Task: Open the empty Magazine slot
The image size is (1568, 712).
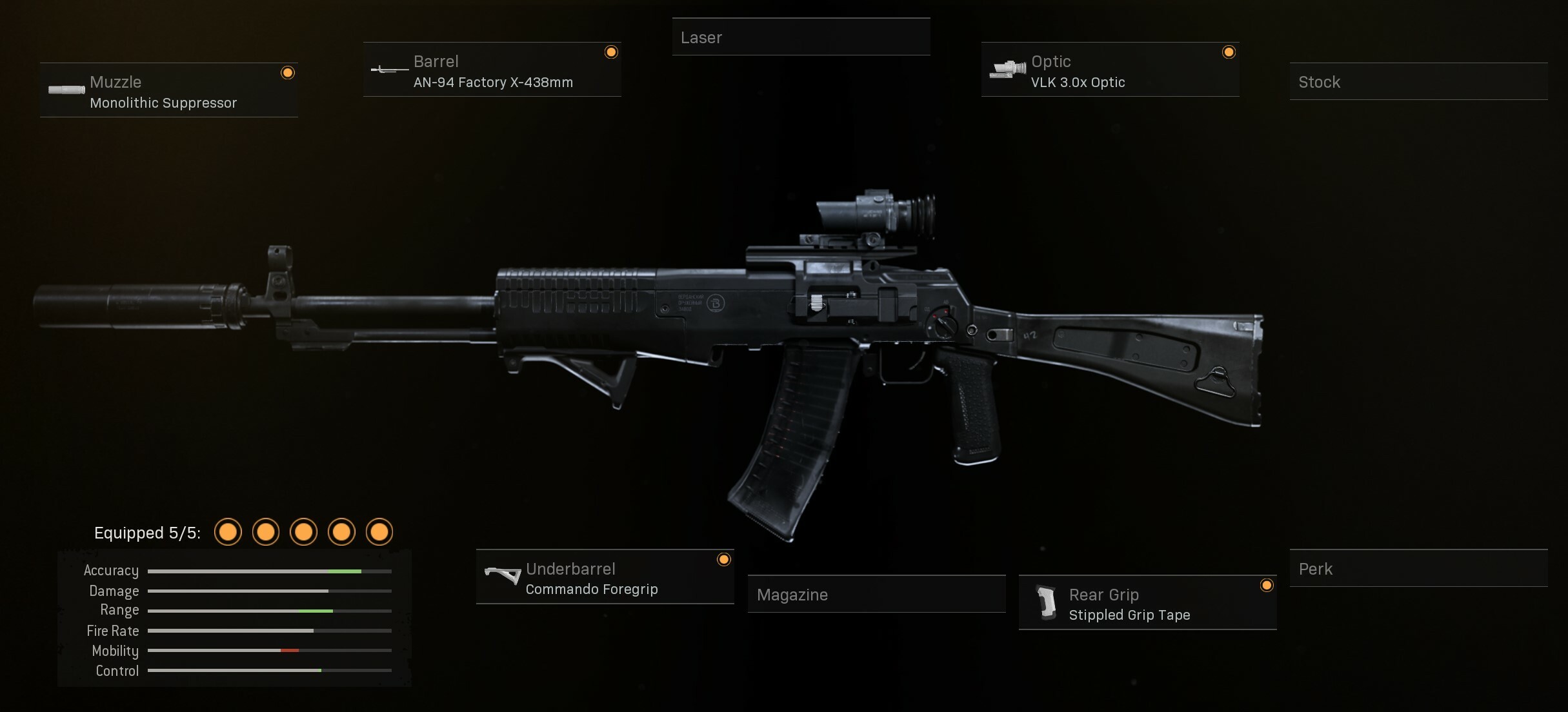Action: (x=876, y=594)
